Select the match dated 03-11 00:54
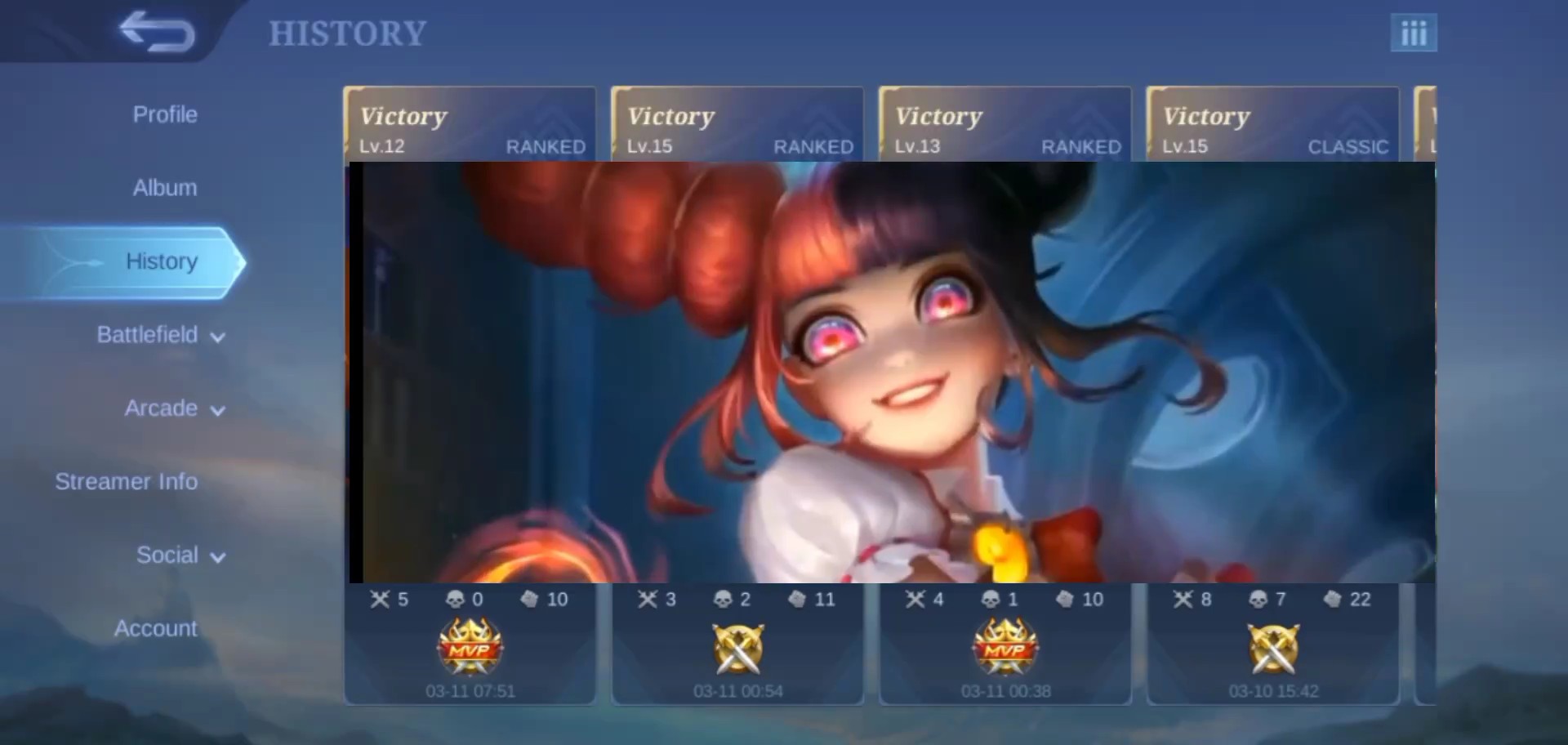This screenshot has height=745, width=1568. point(737,645)
